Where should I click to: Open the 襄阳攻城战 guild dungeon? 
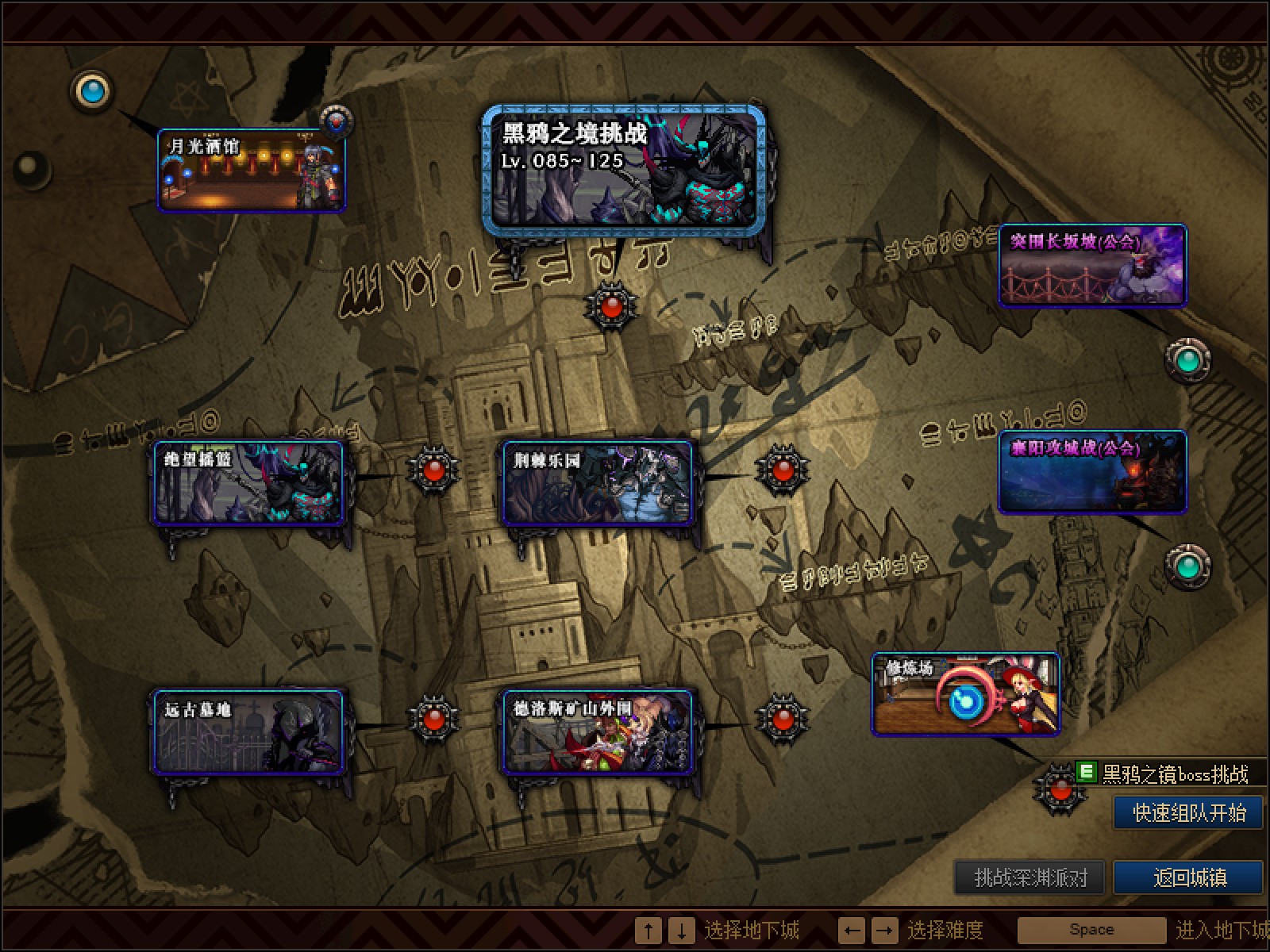point(1093,472)
